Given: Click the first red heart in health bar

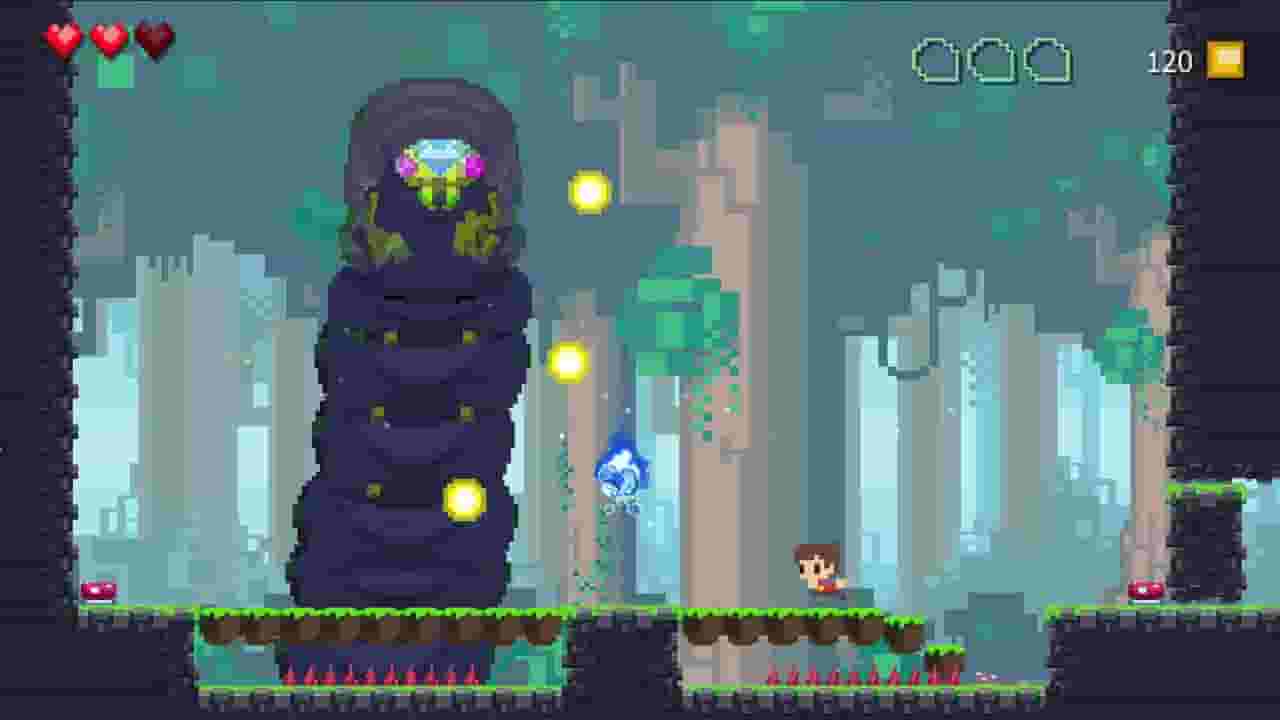Looking at the screenshot, I should (x=63, y=38).
